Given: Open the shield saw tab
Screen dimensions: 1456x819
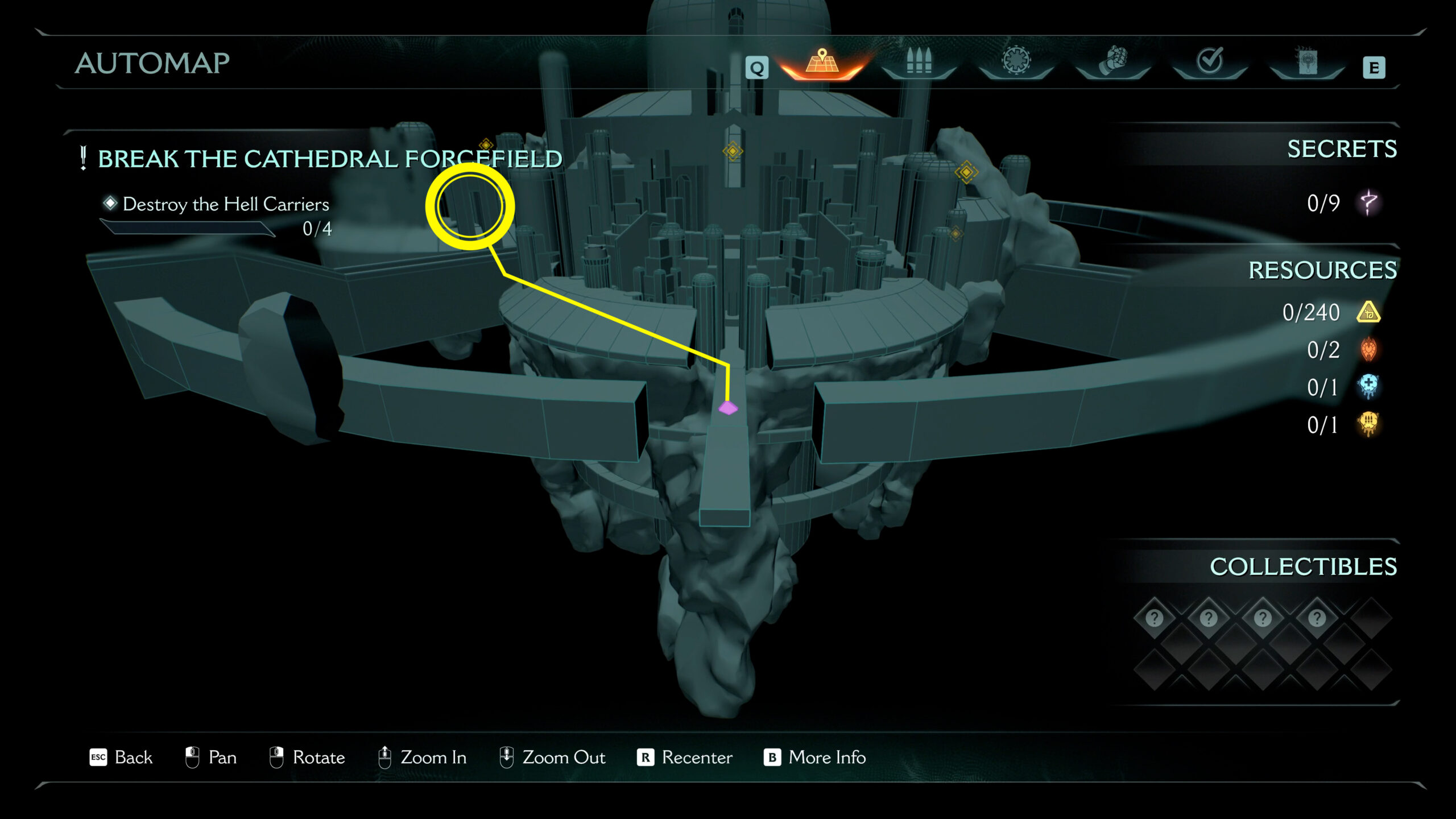Looking at the screenshot, I should tap(1016, 61).
